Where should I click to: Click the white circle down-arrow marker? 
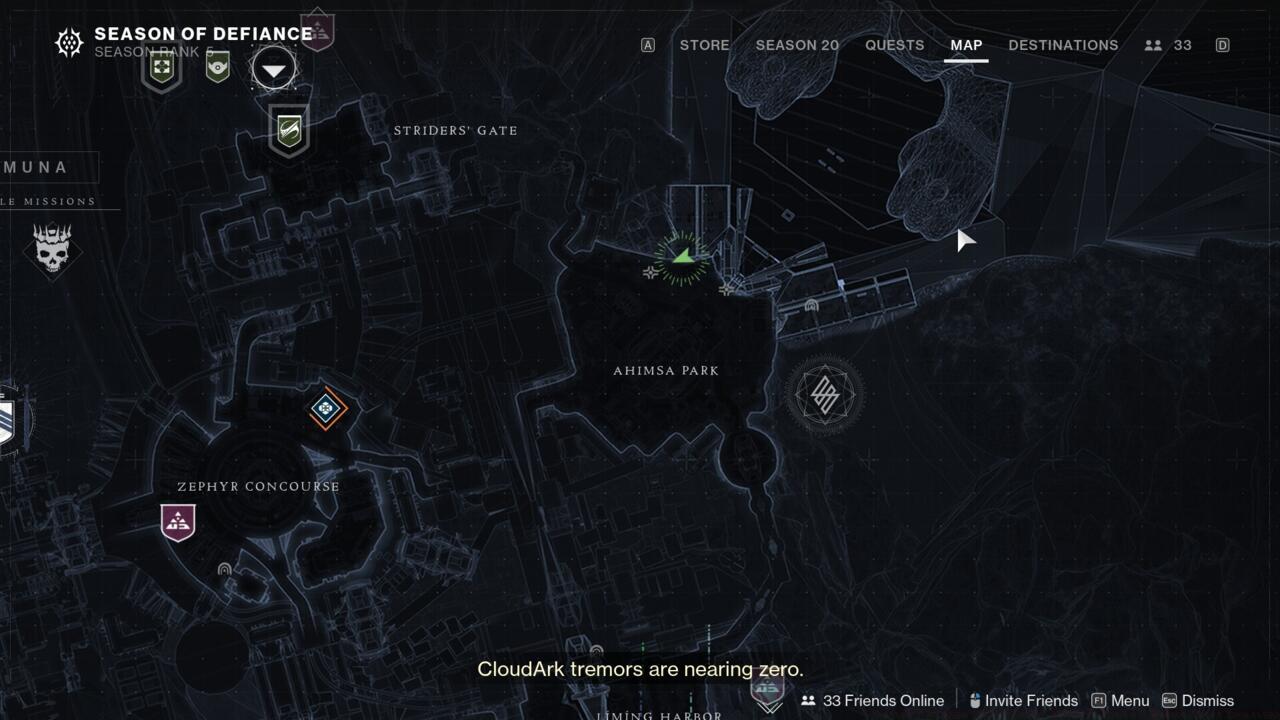(x=273, y=70)
